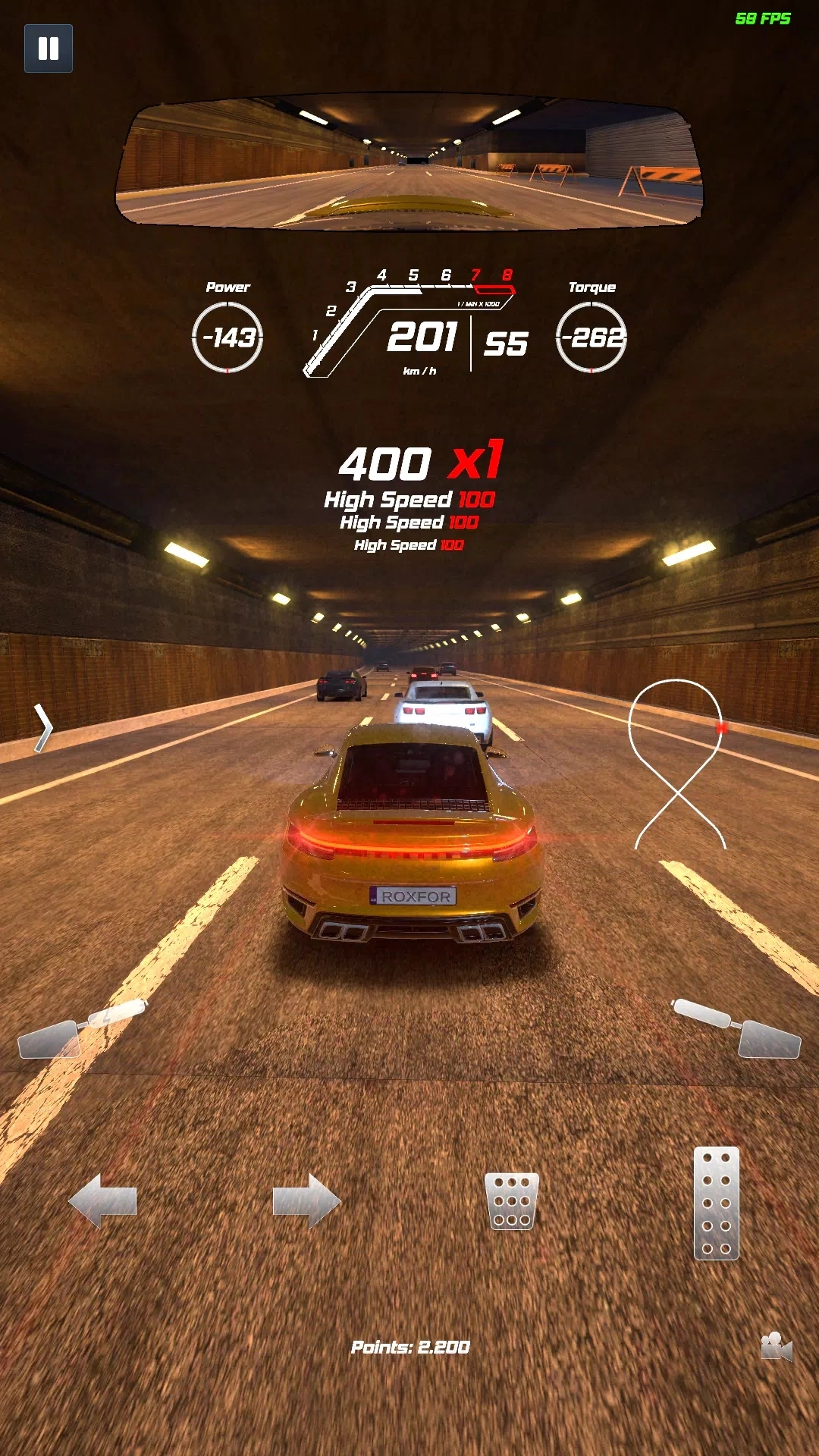Hit the tall gas pedal

(x=717, y=1203)
